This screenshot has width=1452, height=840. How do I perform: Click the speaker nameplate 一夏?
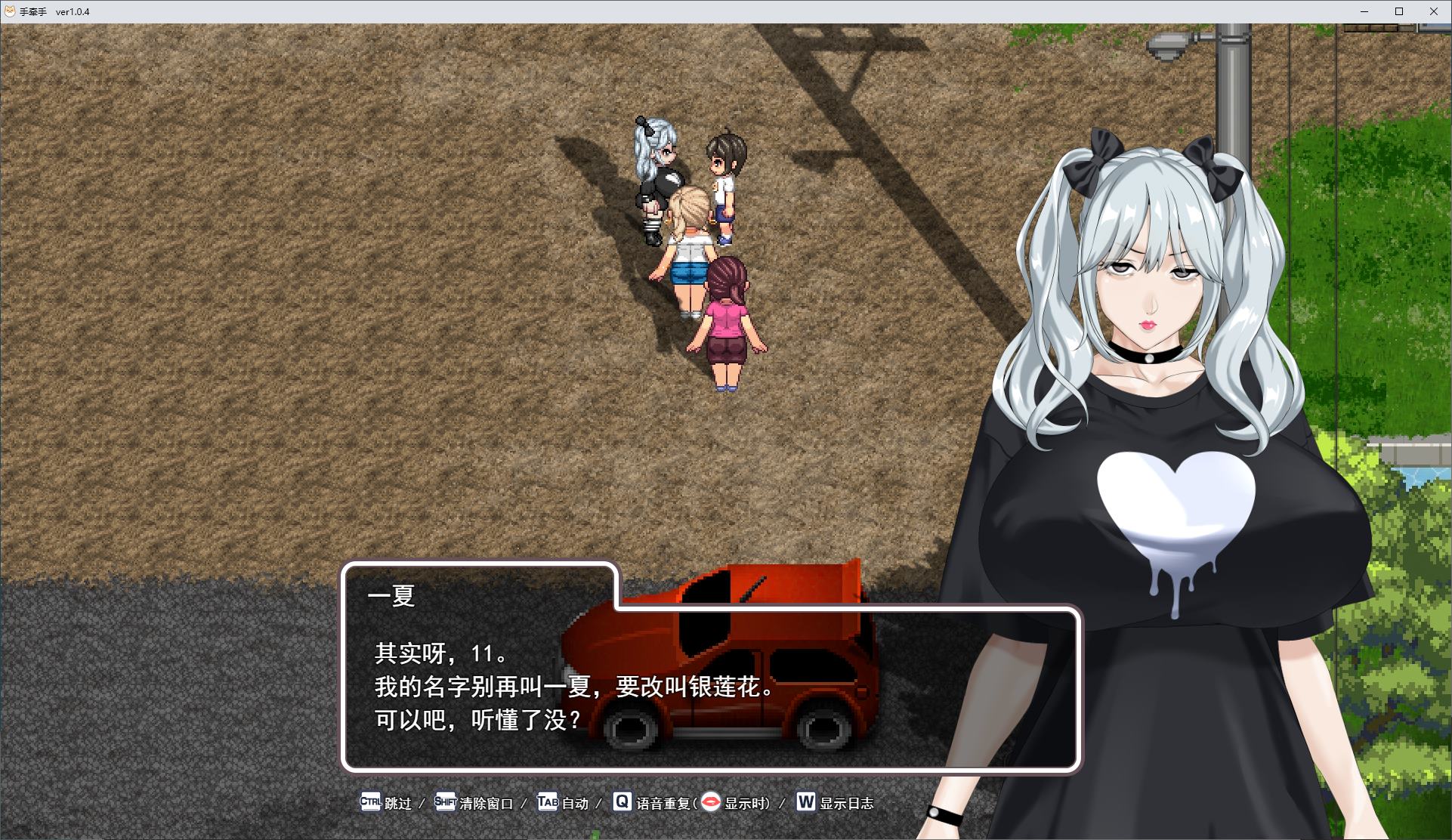click(x=390, y=596)
